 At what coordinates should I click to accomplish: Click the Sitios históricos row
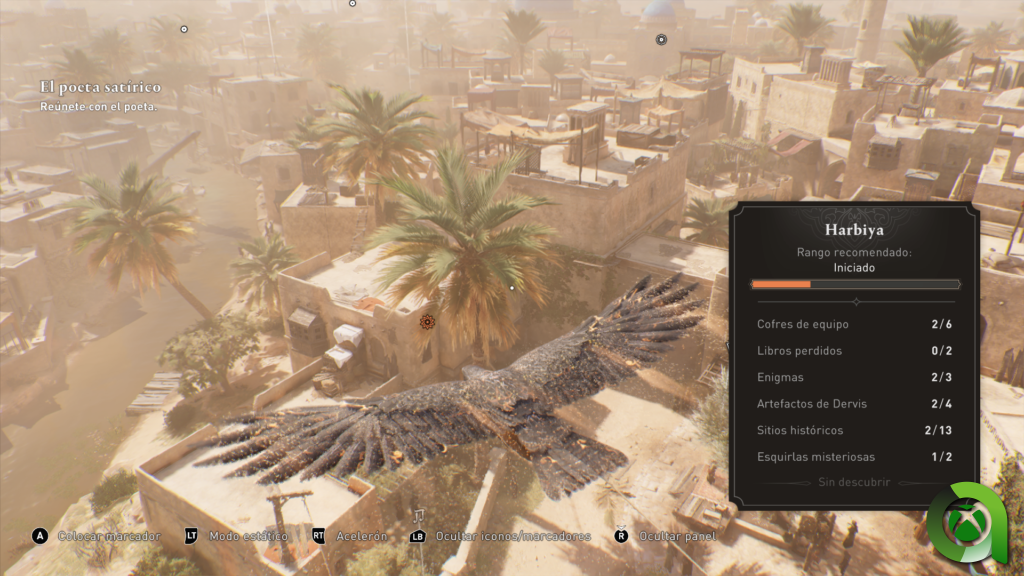[854, 430]
